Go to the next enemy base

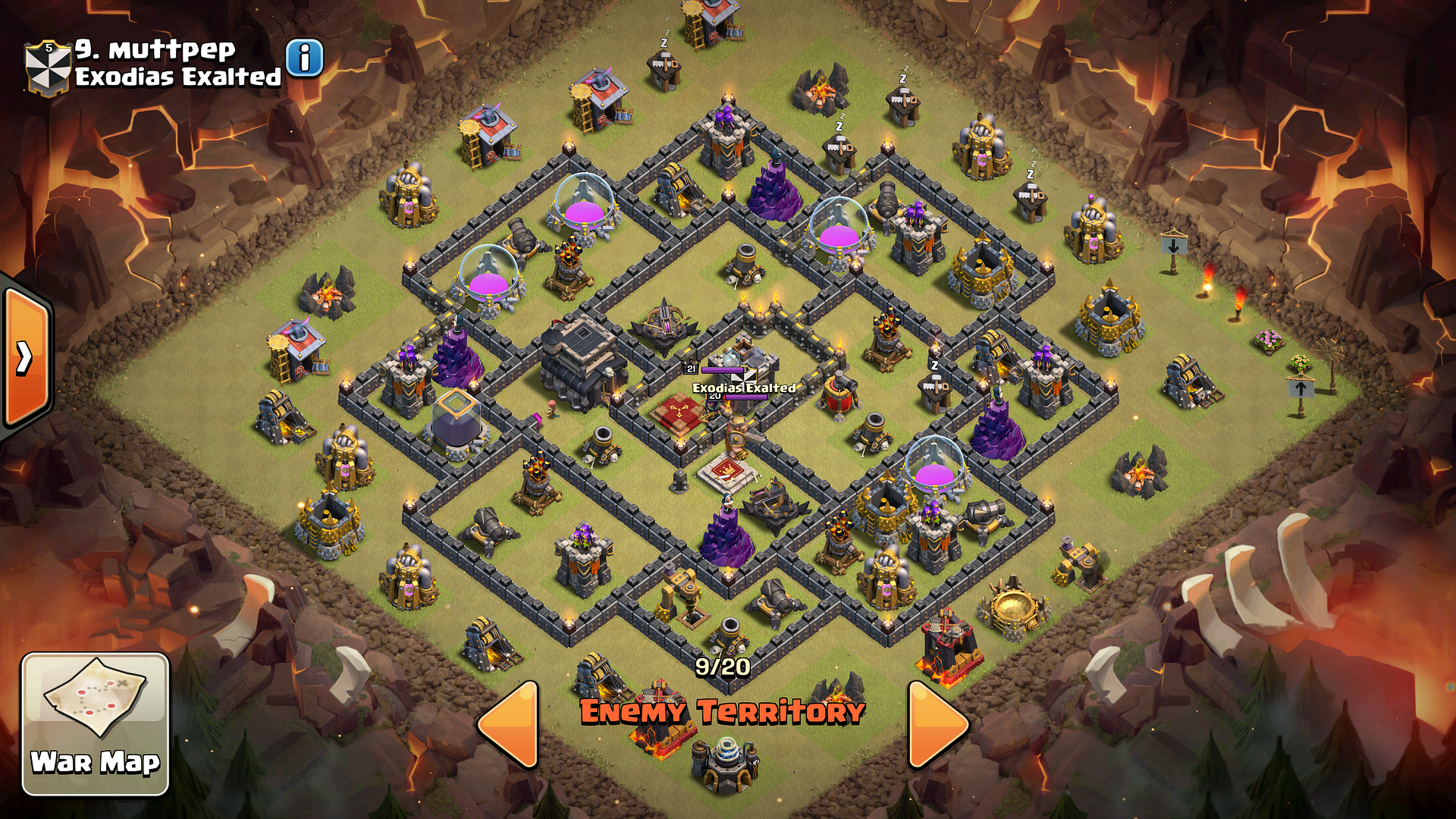point(937,725)
